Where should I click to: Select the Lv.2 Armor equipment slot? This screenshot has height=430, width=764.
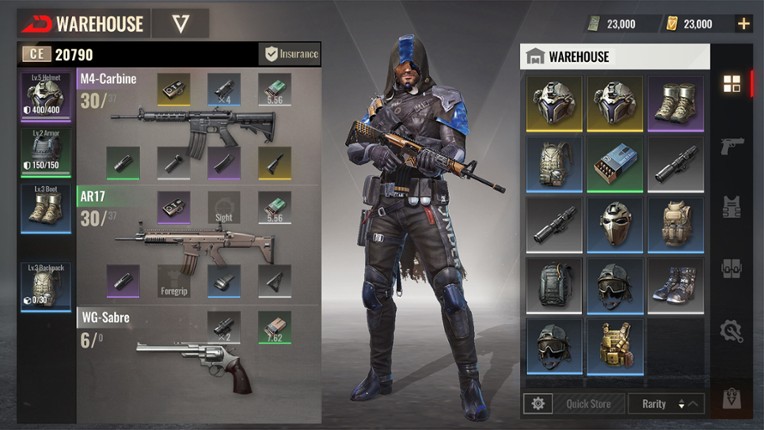pyautogui.click(x=47, y=152)
